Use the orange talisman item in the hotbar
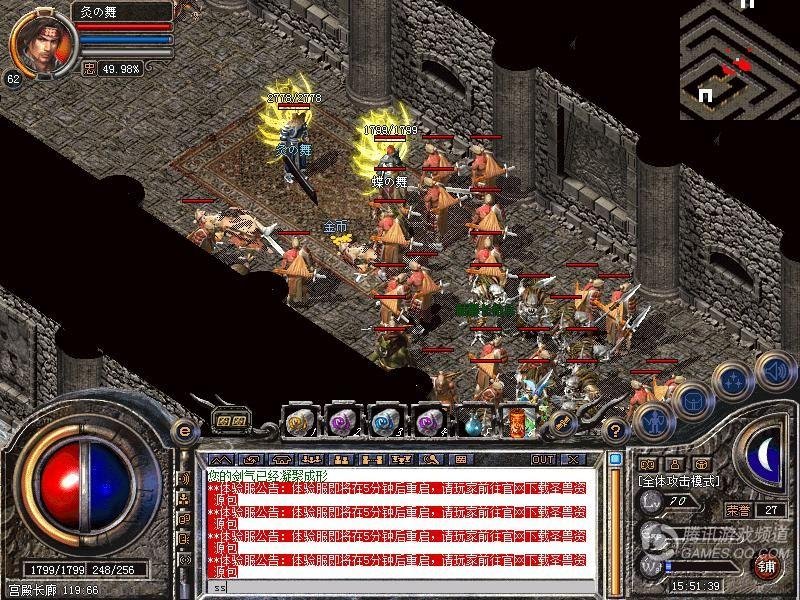Viewport: 800px width, 600px height. coord(517,421)
